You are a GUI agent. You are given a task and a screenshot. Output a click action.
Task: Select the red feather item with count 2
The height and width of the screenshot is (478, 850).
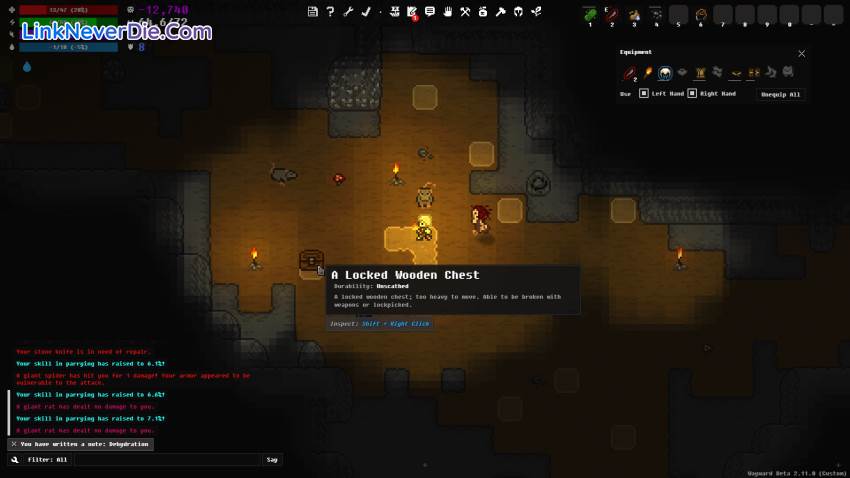(x=630, y=73)
